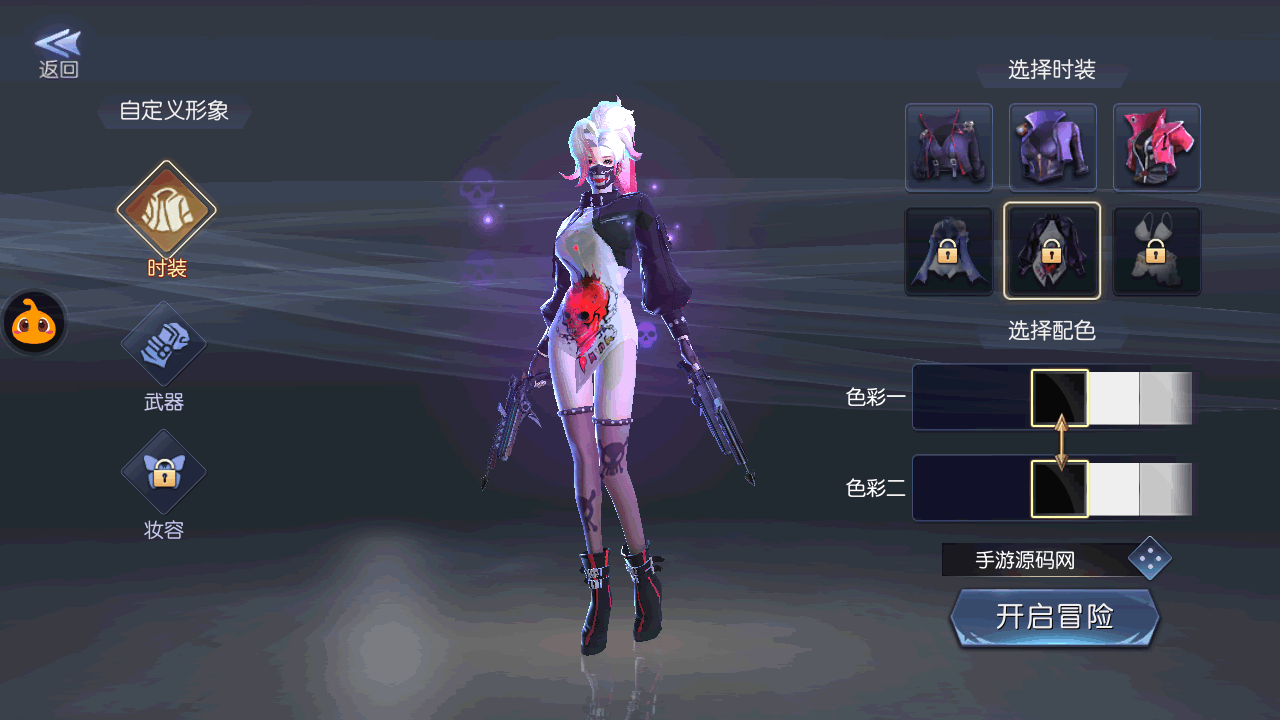Screen dimensions: 1280x720
Task: Pick the white swatch in 色彩二 row
Action: pyautogui.click(x=1113, y=489)
